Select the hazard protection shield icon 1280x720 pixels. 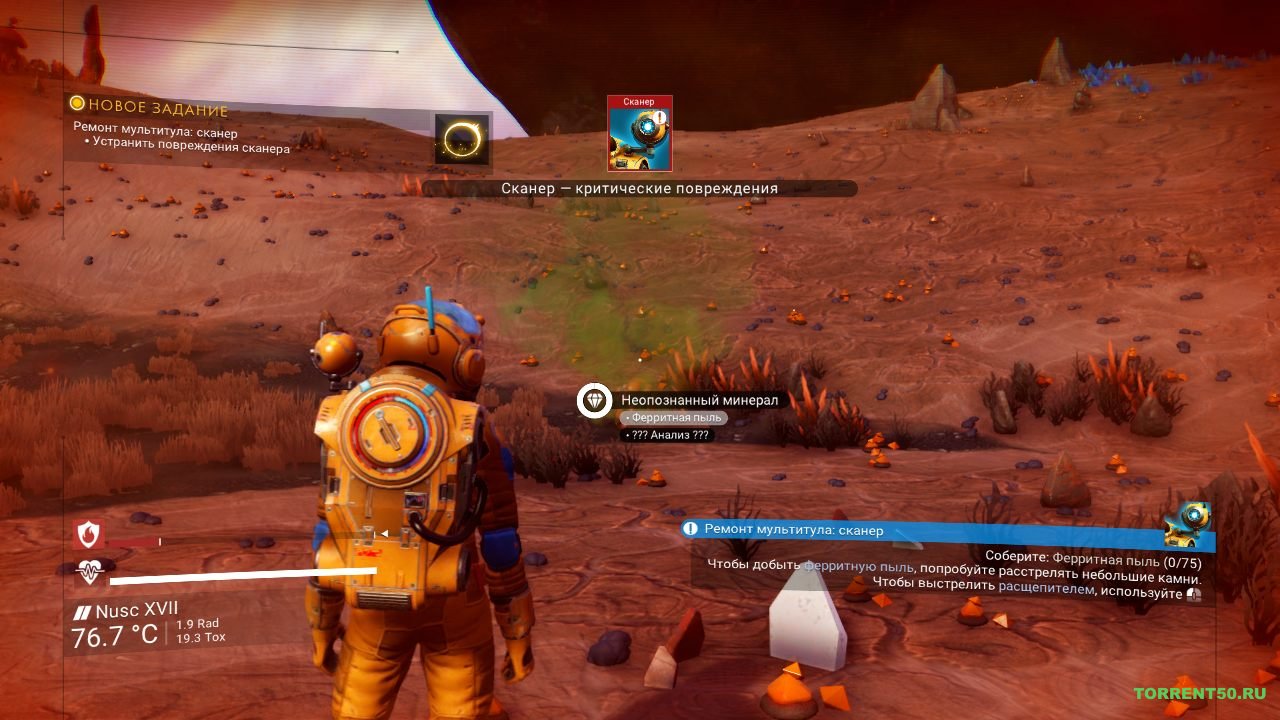tap(89, 536)
